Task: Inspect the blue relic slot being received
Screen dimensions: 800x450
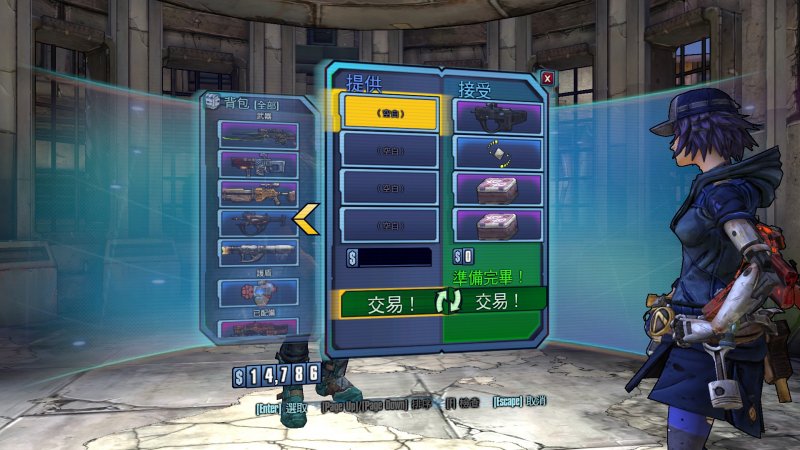Action: 498,152
